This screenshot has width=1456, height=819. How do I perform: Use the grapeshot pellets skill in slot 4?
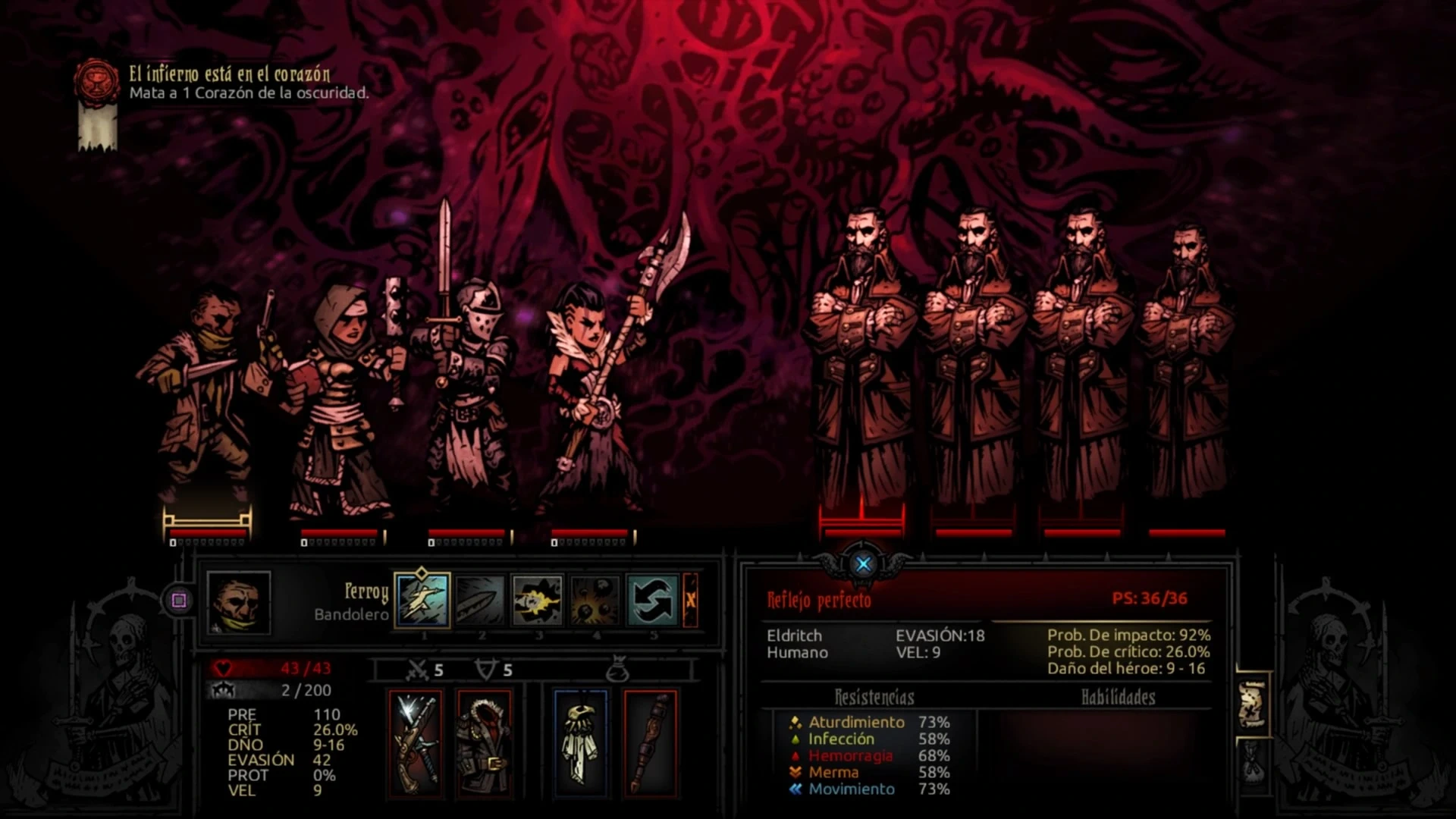click(x=595, y=600)
